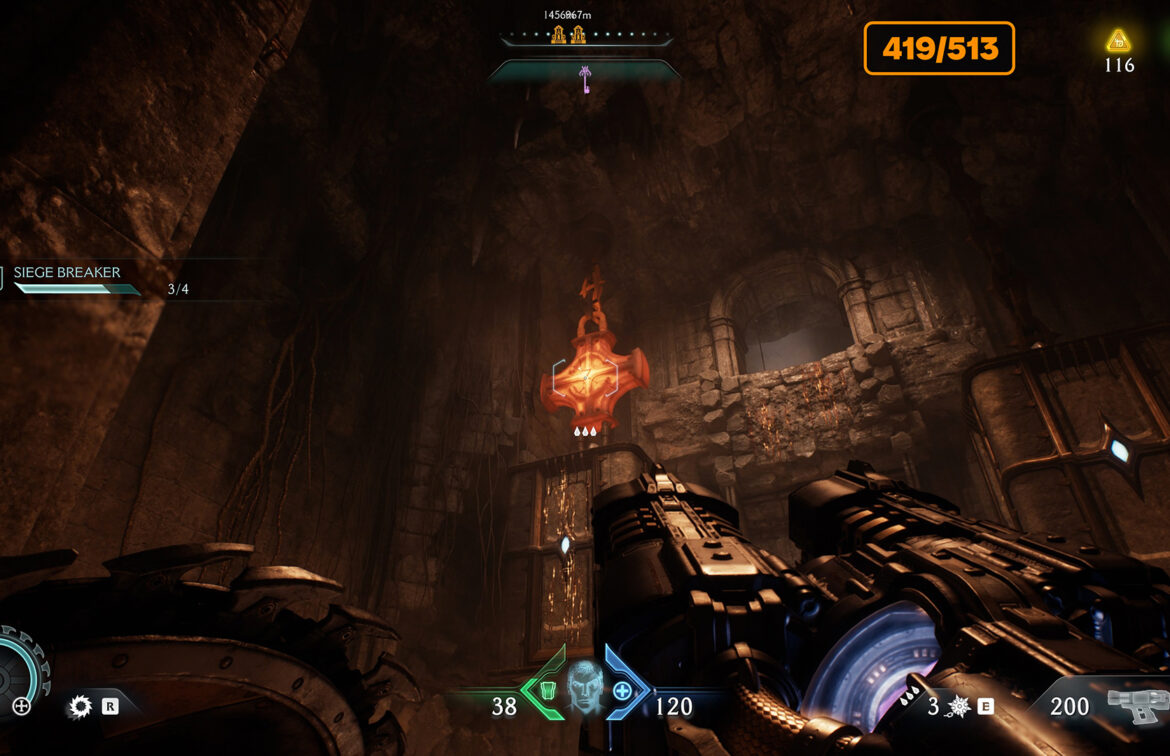Select the equipped weapon icon

(x=1137, y=705)
